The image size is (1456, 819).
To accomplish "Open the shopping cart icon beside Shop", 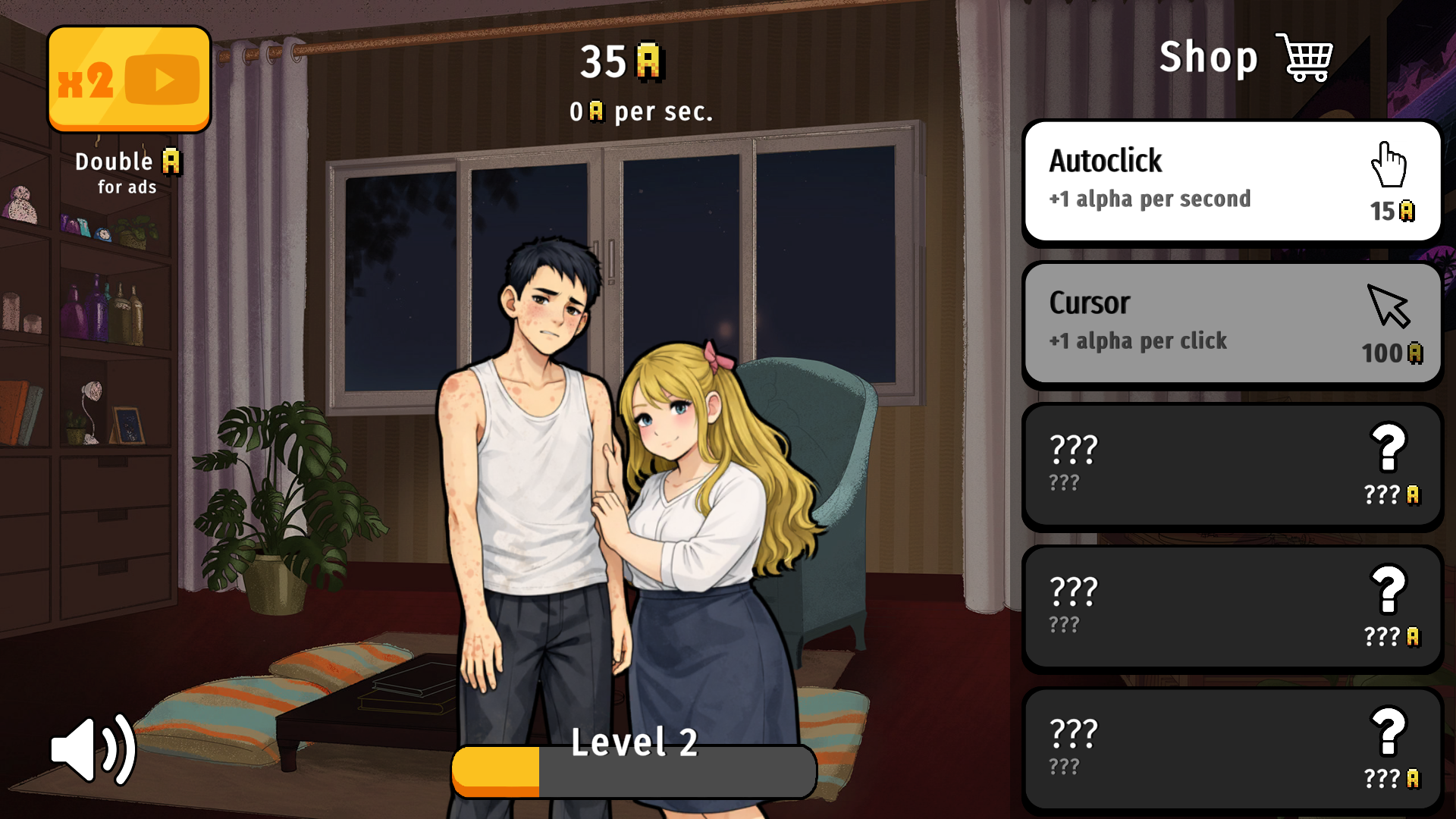I will tap(1304, 56).
